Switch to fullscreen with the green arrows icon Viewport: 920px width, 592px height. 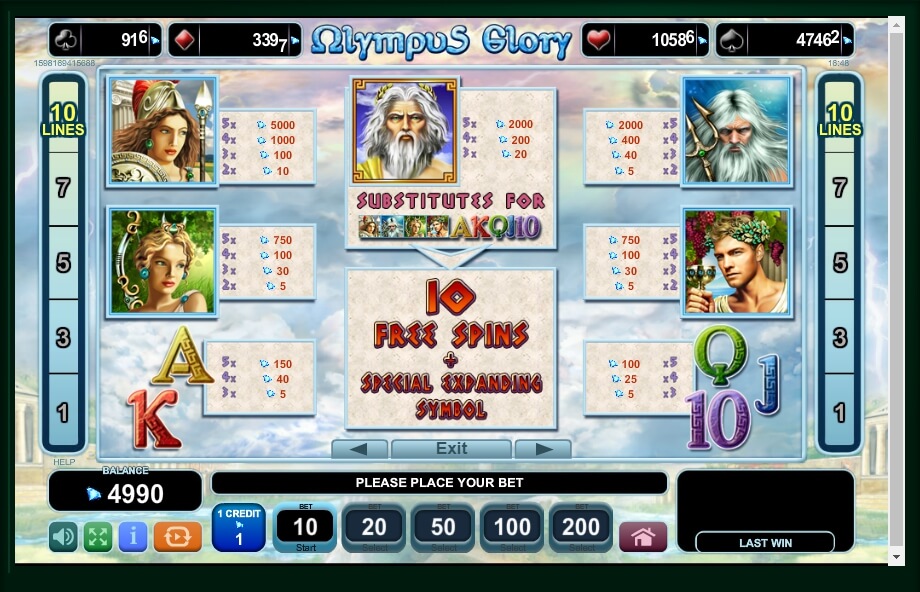click(x=98, y=537)
